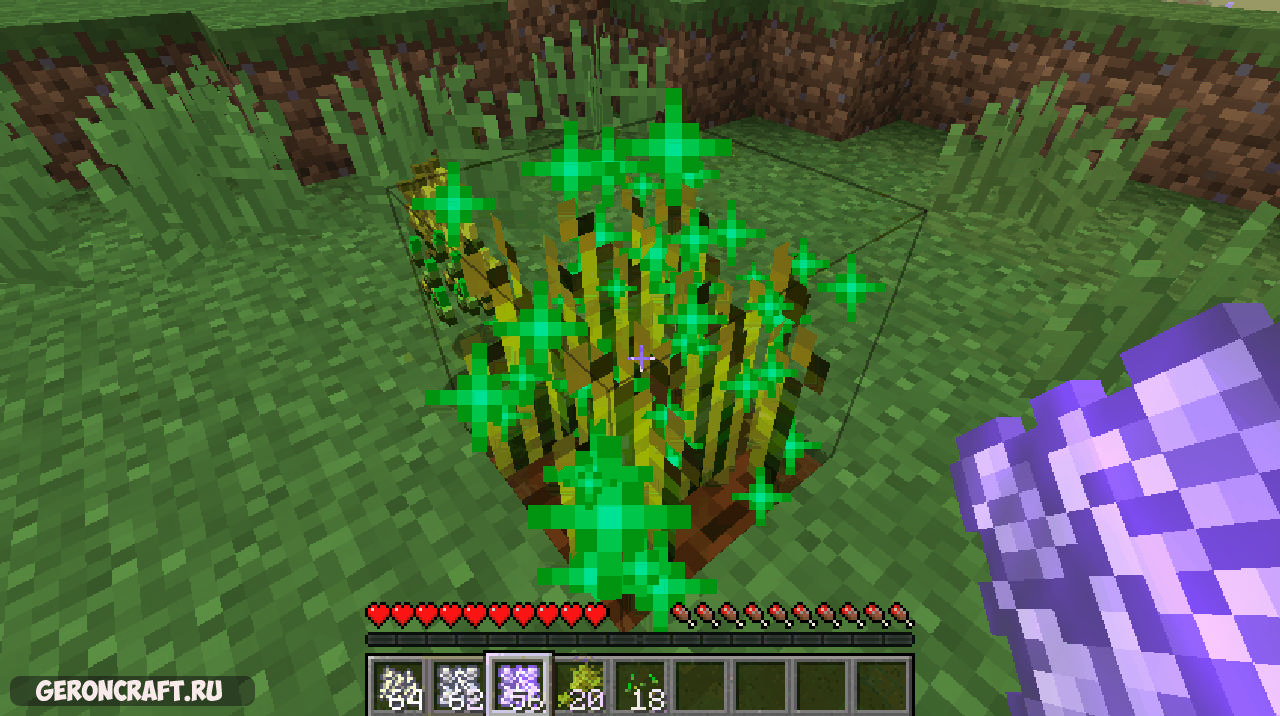Select the wheat stack of 20
The height and width of the screenshot is (716, 1280).
pos(580,685)
